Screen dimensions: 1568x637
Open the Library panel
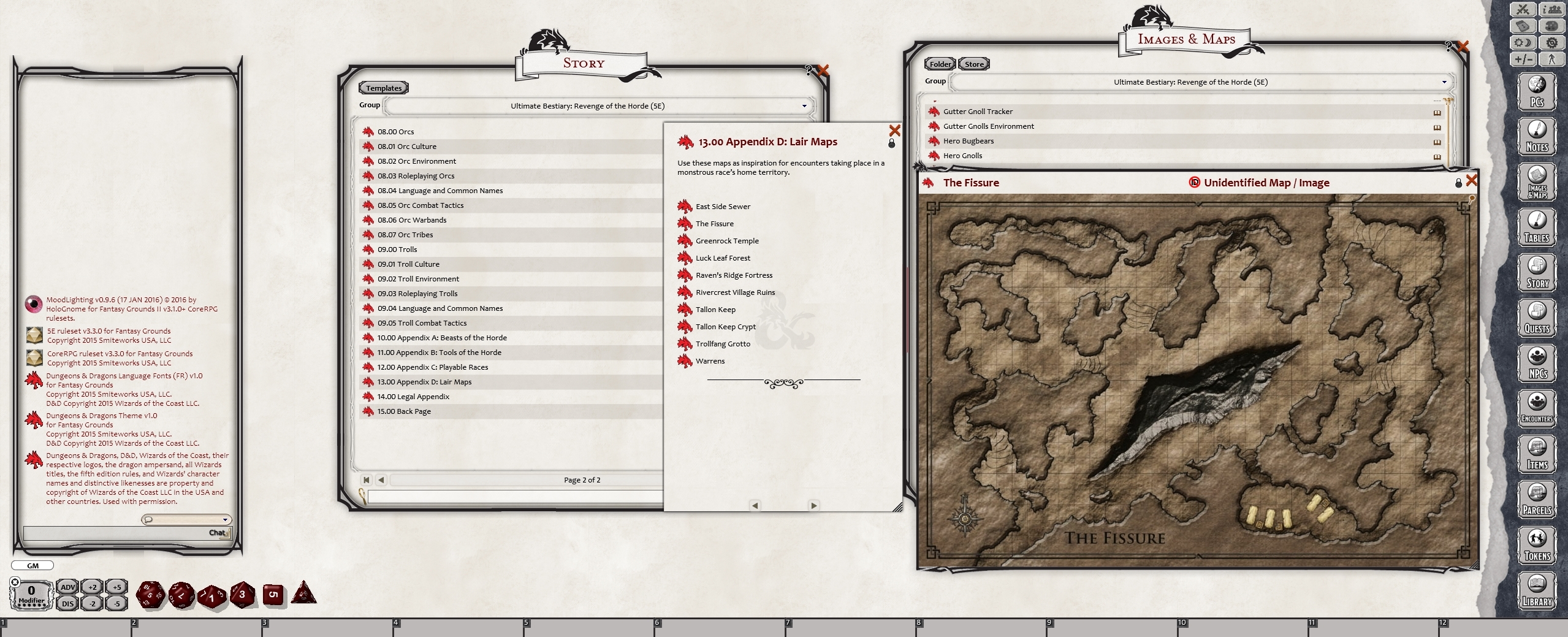click(x=1536, y=590)
